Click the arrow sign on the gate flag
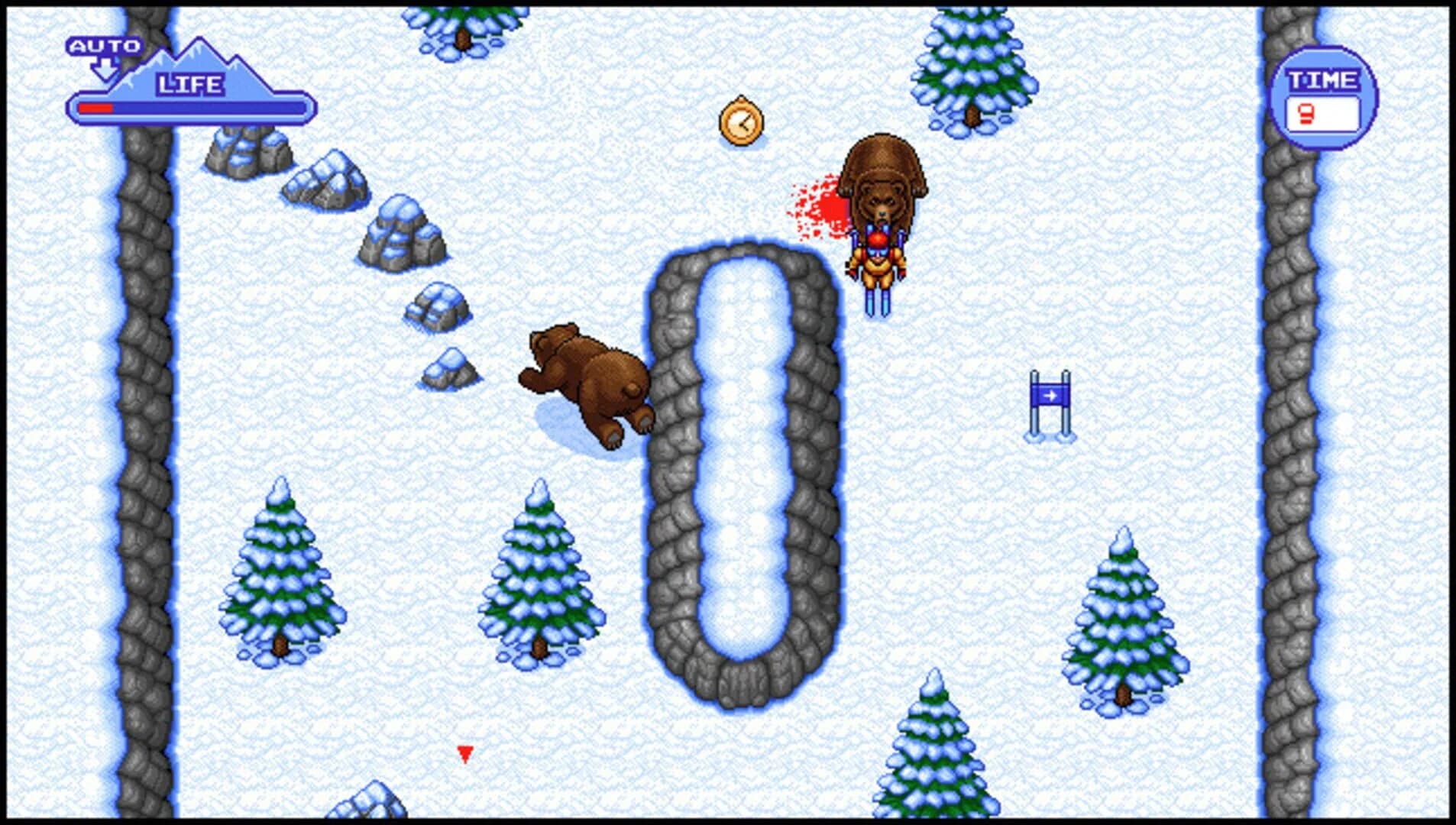 tap(1052, 397)
